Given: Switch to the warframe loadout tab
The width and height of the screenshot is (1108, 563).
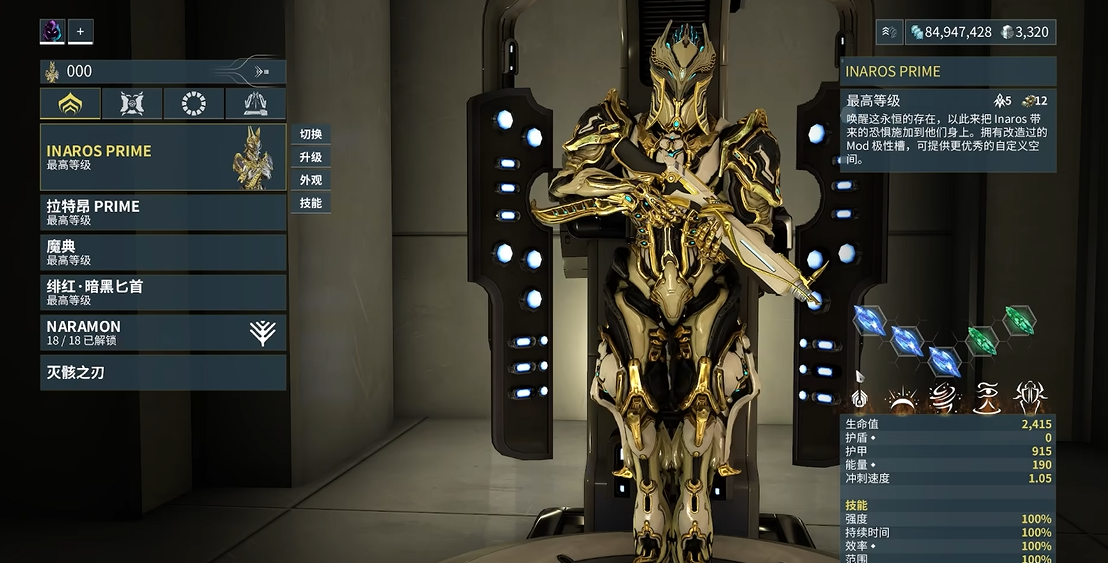Looking at the screenshot, I should pos(70,103).
